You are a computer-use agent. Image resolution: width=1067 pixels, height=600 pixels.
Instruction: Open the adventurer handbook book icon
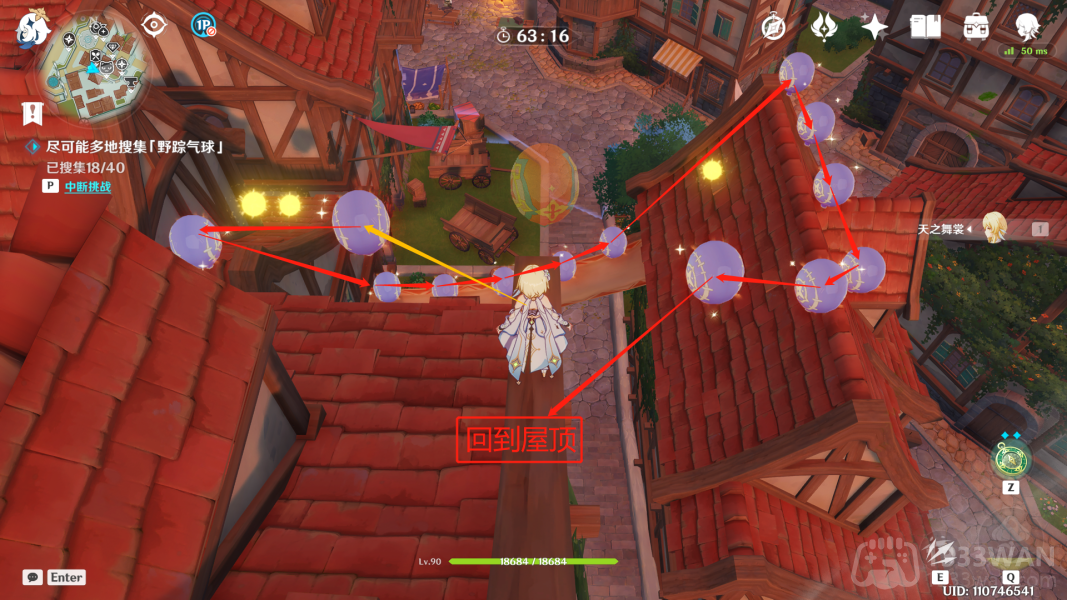click(x=925, y=27)
